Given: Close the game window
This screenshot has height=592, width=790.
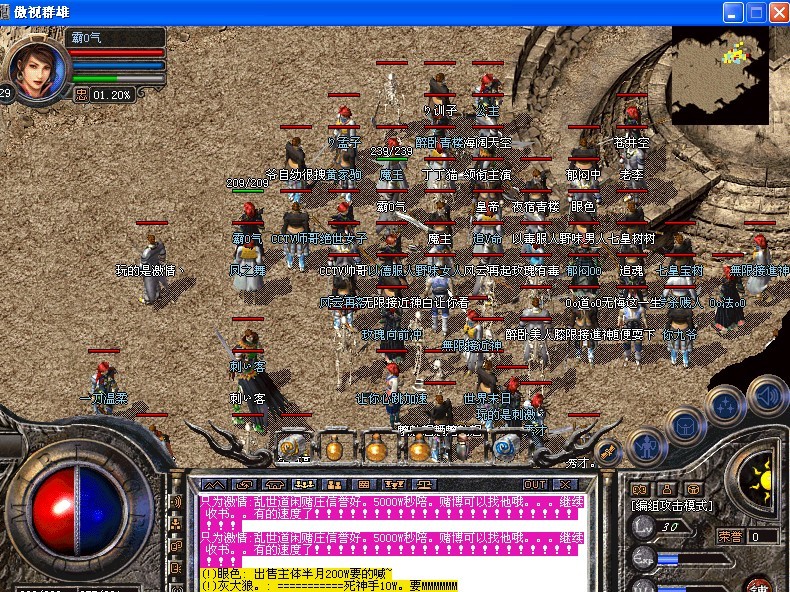Looking at the screenshot, I should pyautogui.click(x=779, y=12).
